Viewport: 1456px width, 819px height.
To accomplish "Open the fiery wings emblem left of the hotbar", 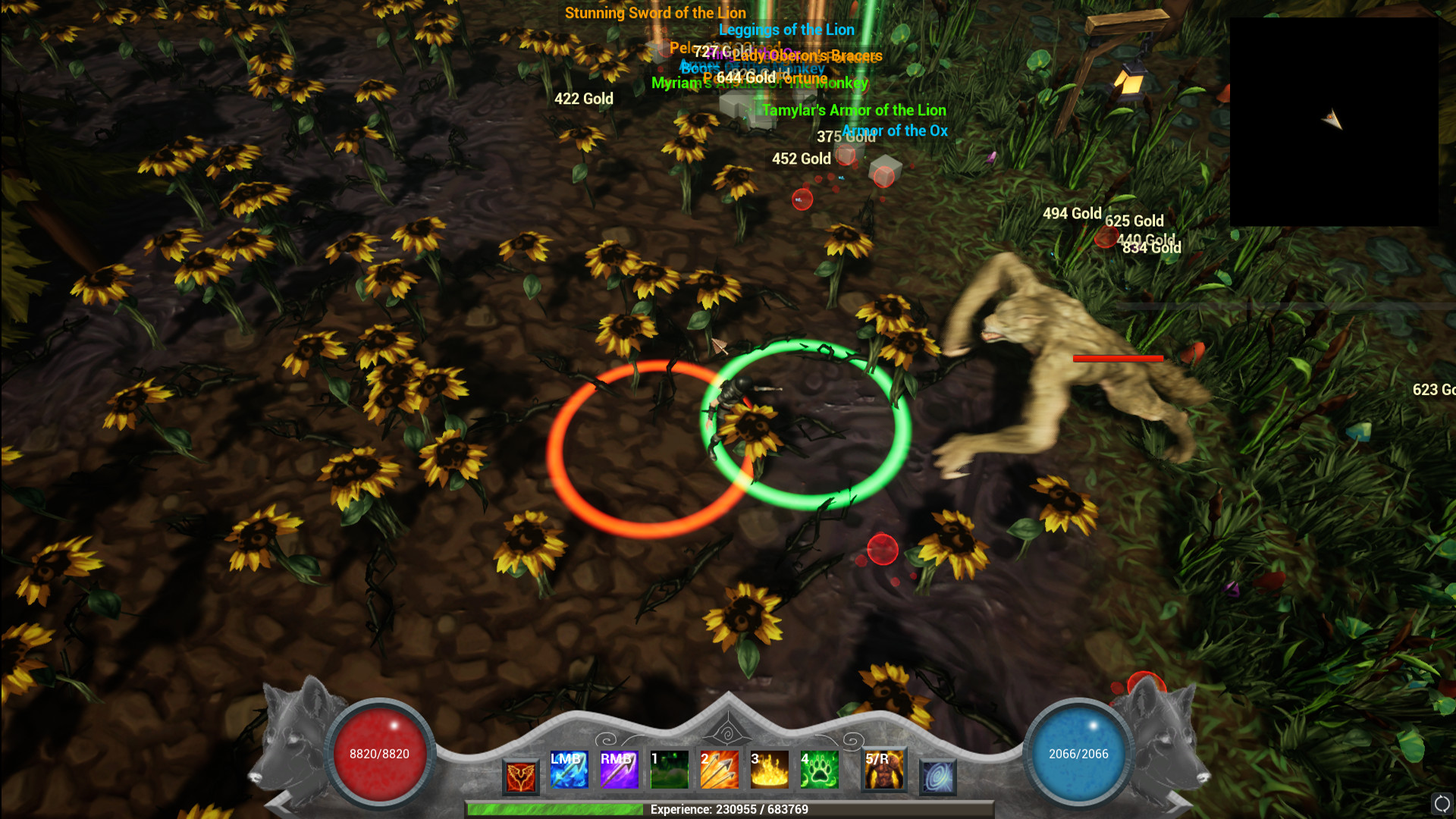I will (519, 773).
